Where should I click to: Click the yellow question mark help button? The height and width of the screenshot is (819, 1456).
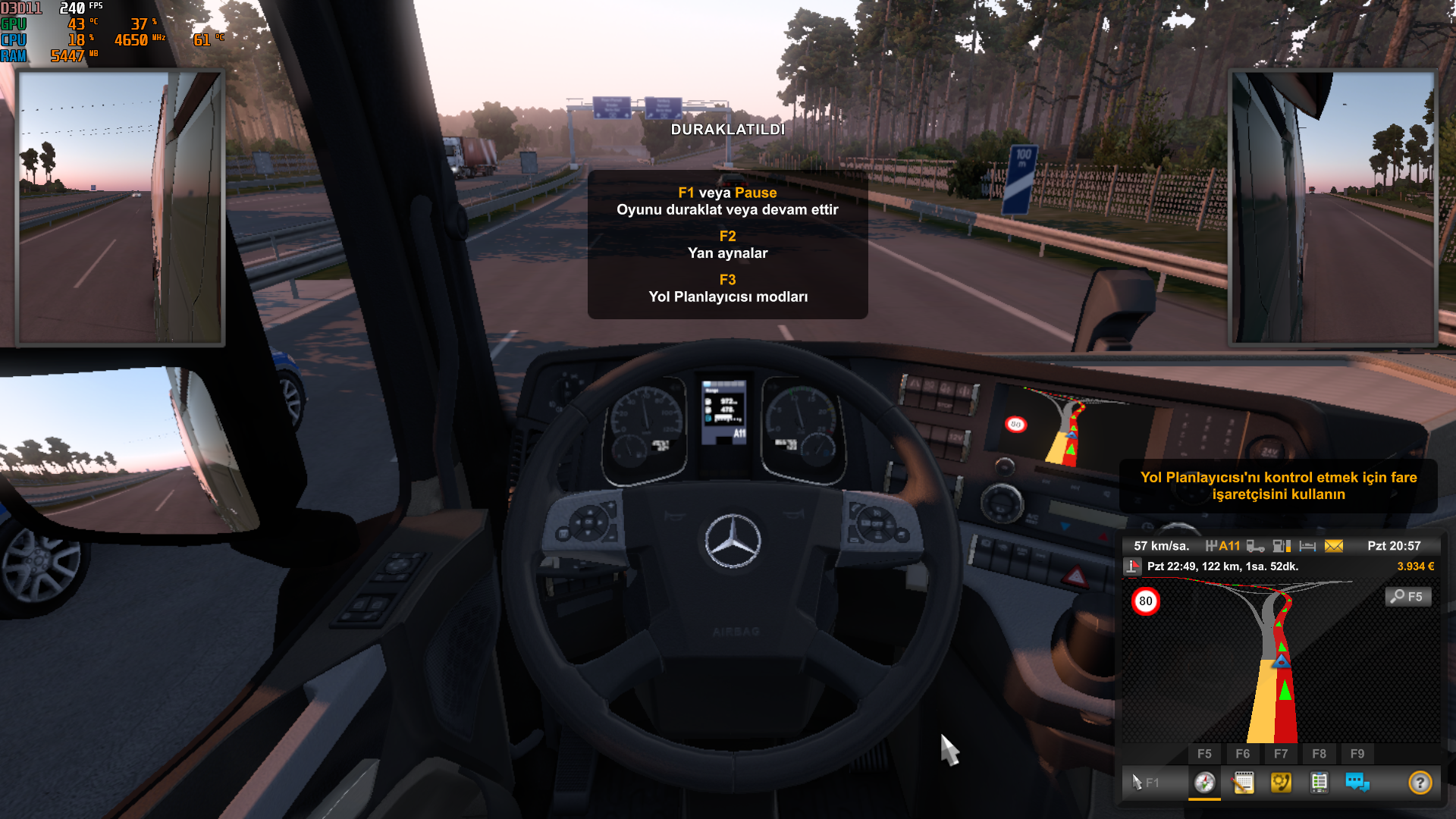point(1420,782)
